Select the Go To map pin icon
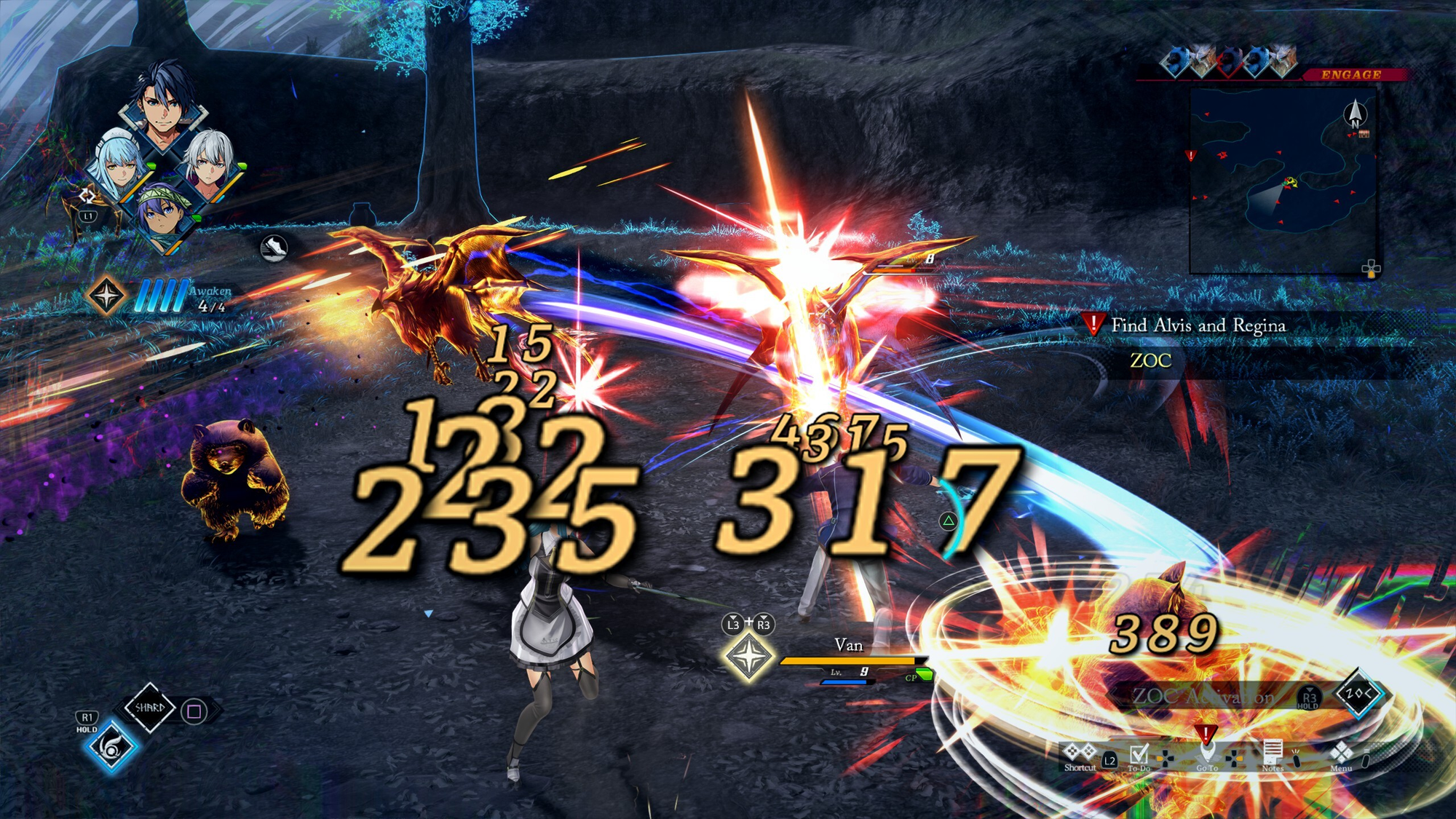Viewport: 1456px width, 819px height. [1206, 753]
